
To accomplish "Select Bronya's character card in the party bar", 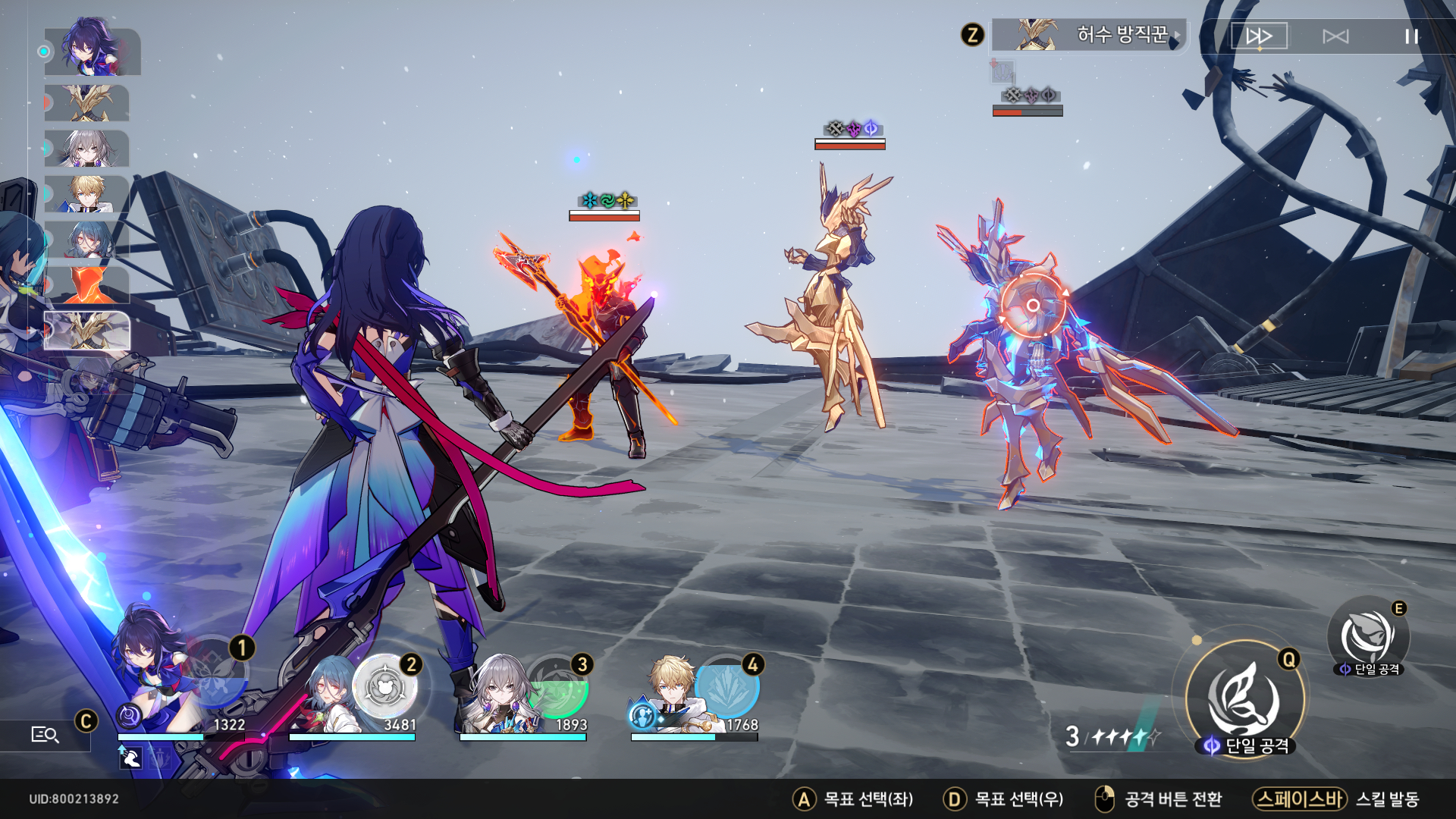I will point(497,698).
